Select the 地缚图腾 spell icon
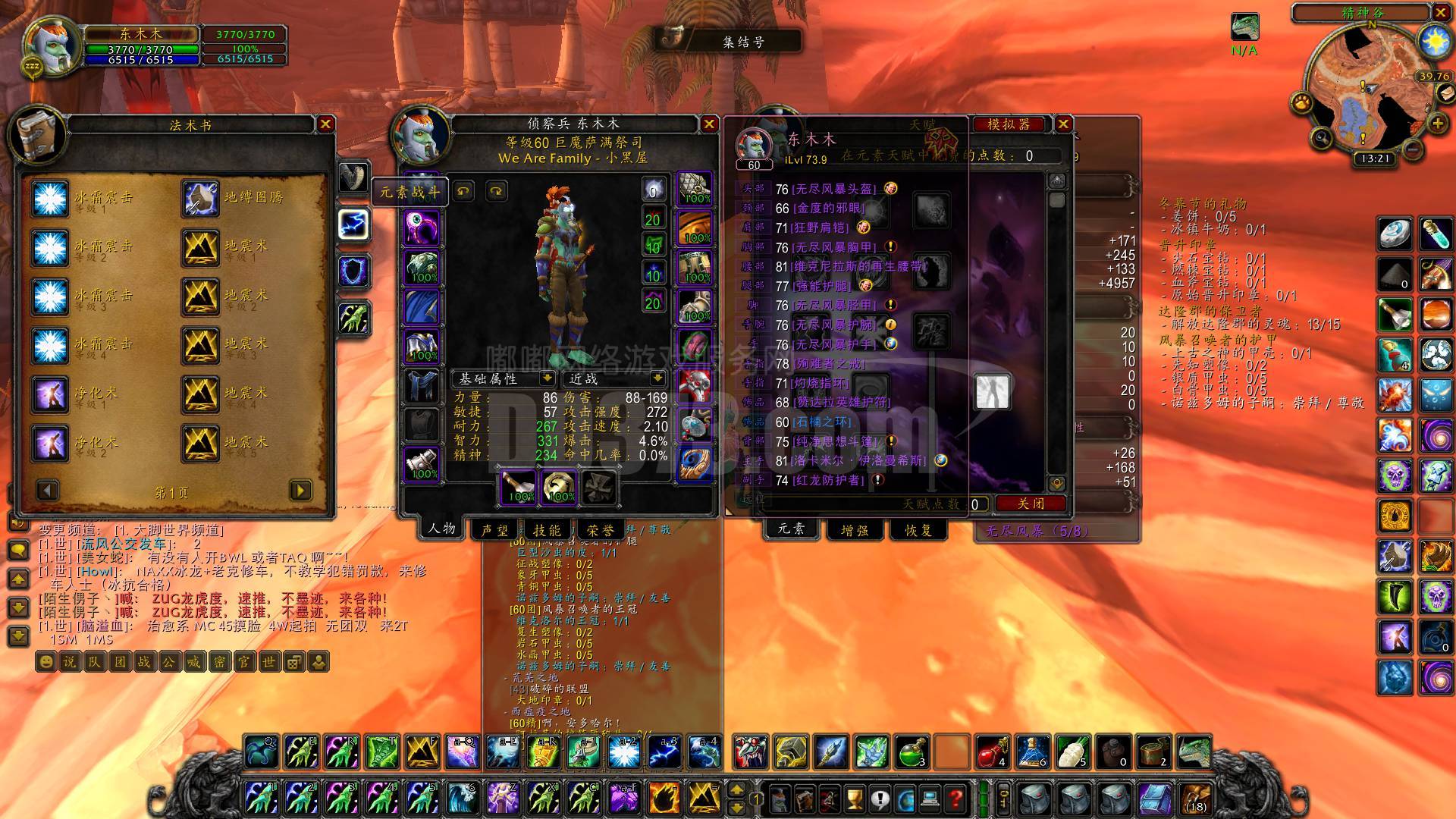1456x819 pixels. click(200, 198)
